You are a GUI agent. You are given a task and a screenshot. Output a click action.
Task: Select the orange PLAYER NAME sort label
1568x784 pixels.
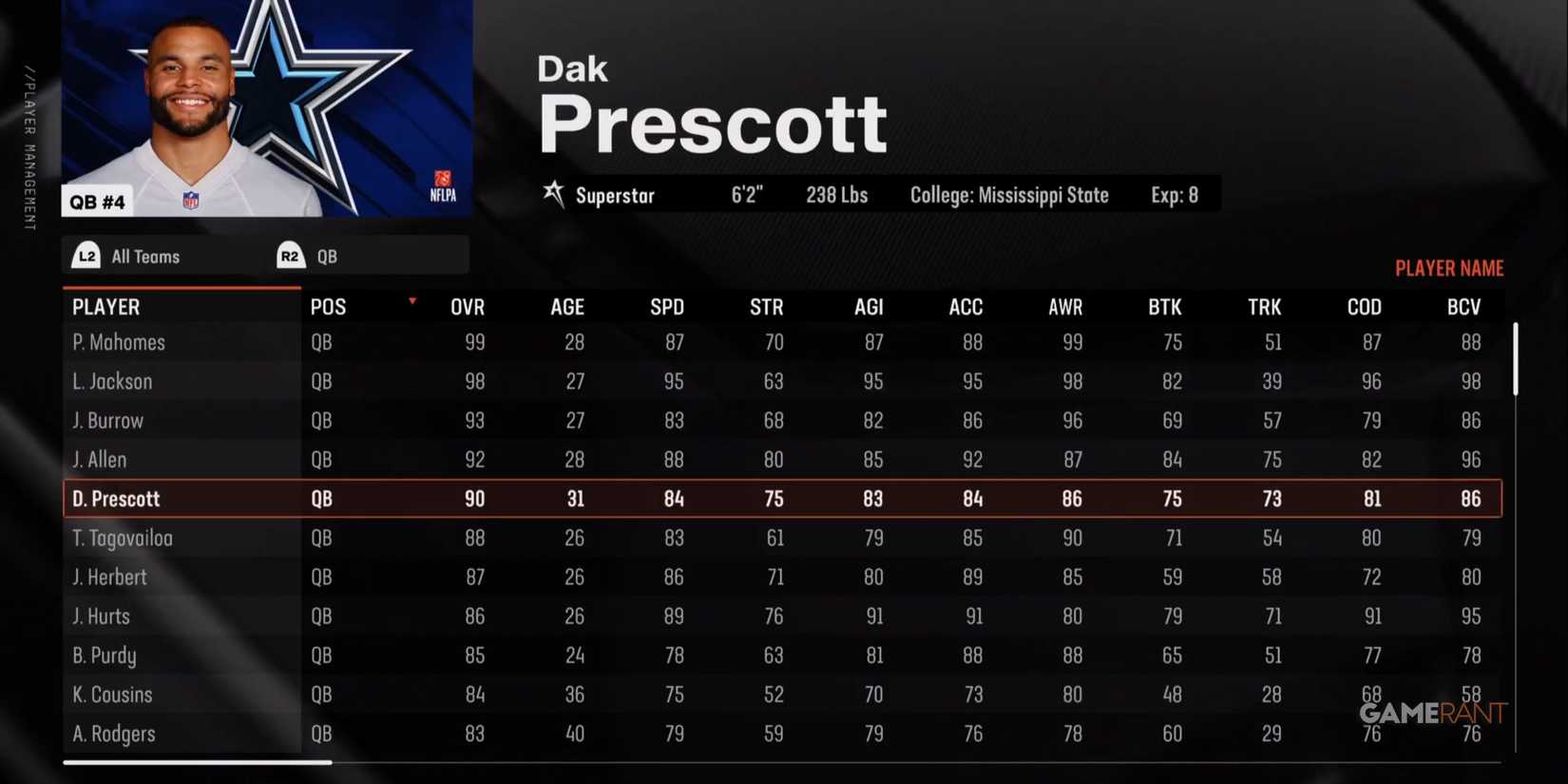(1449, 267)
